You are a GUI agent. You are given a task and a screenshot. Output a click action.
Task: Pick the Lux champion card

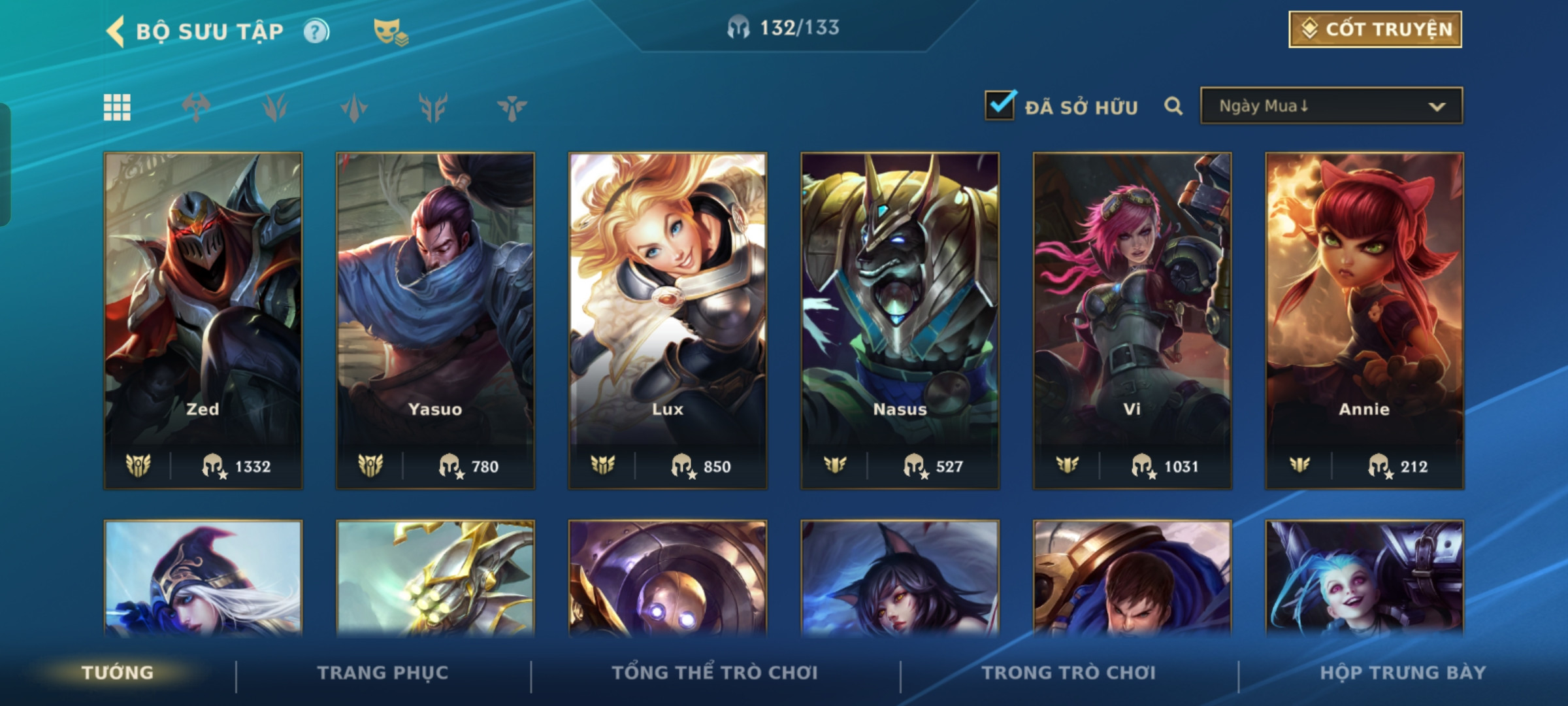pyautogui.click(x=668, y=320)
